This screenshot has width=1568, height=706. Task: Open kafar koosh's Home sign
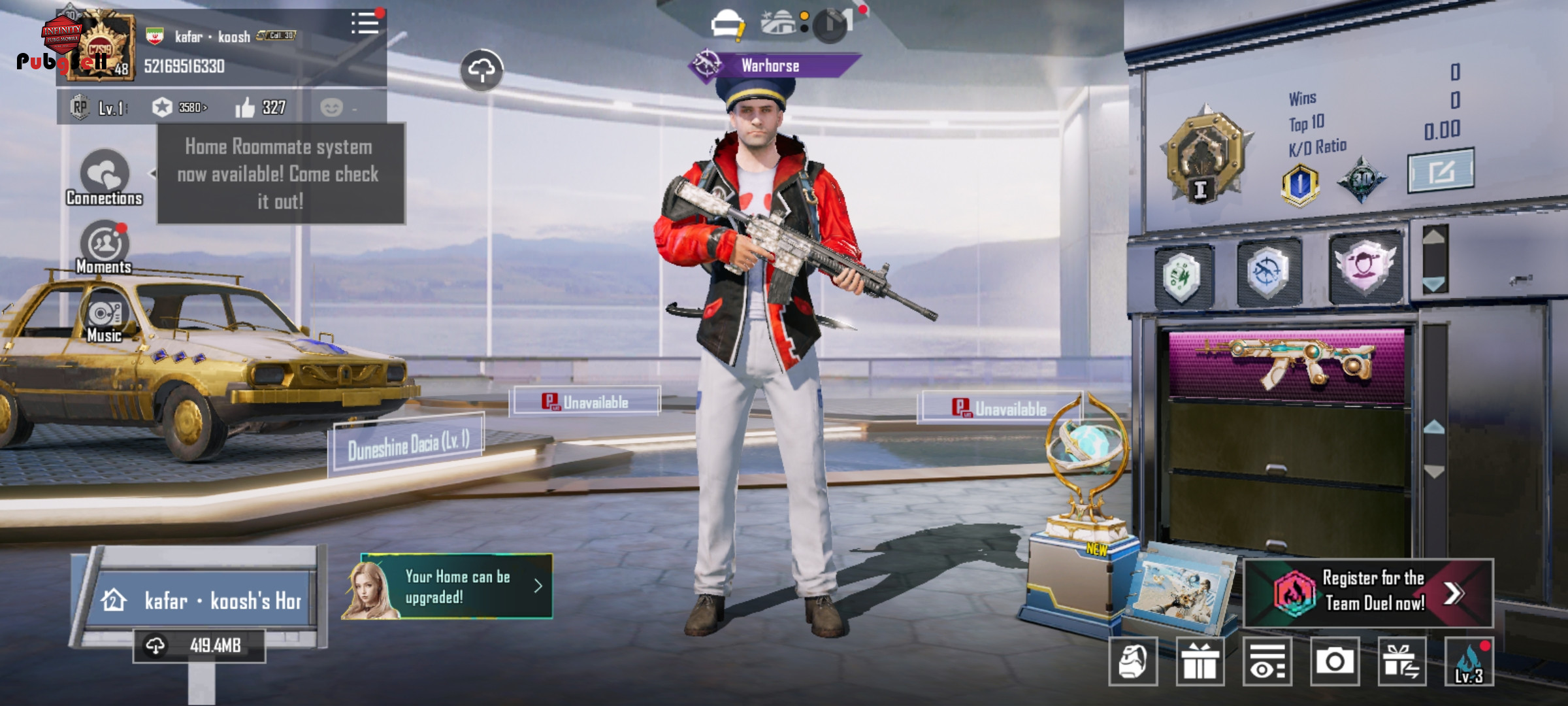click(203, 599)
